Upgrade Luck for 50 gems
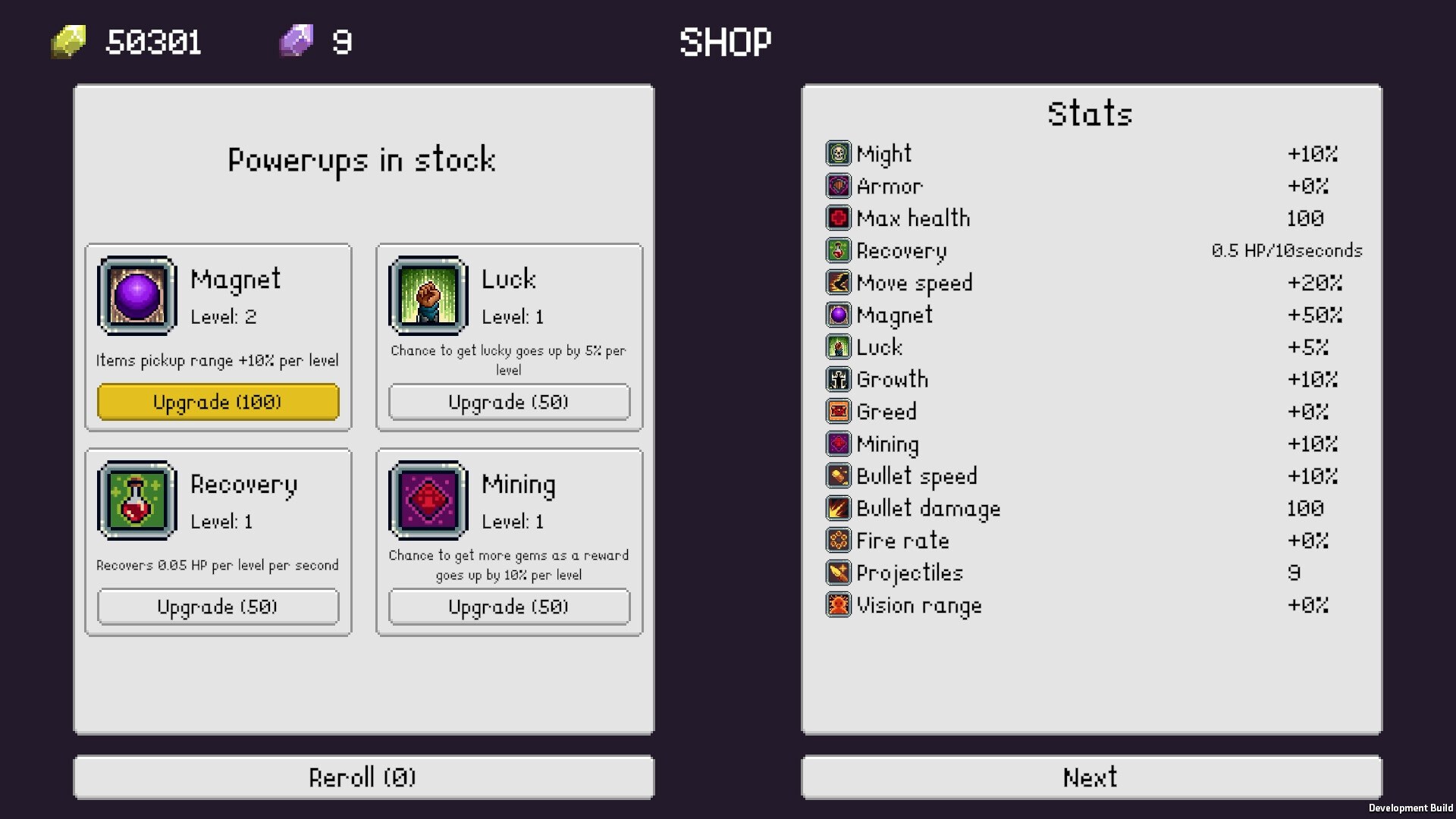The width and height of the screenshot is (1456, 819). [509, 402]
